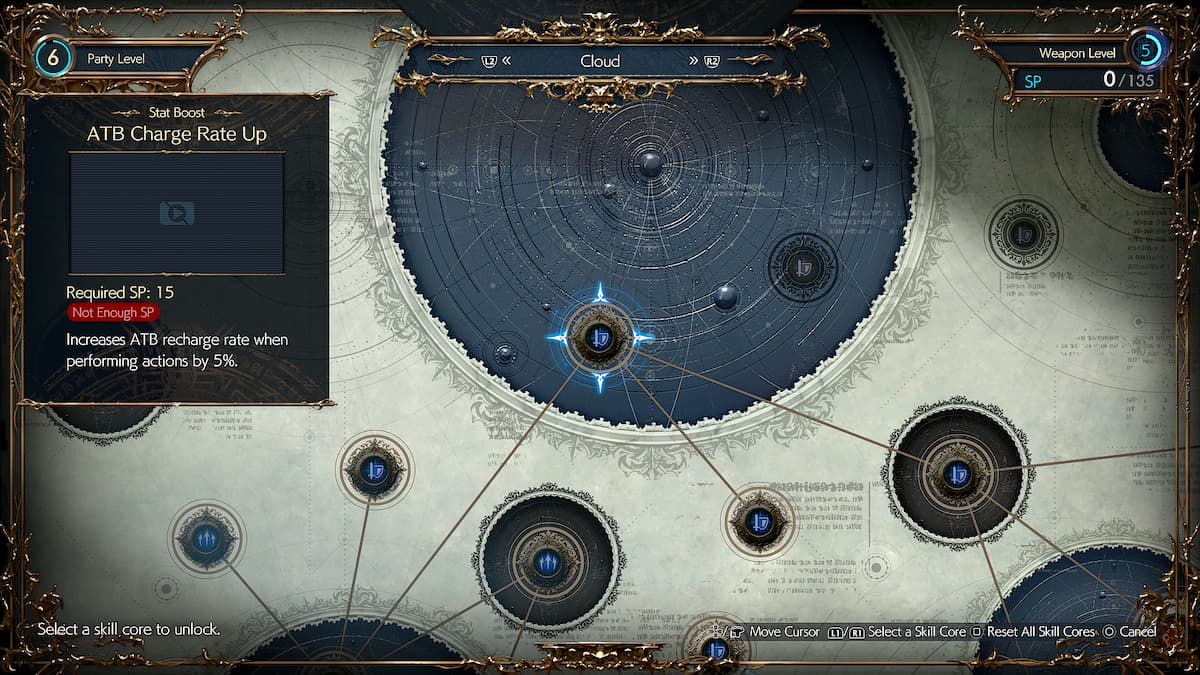Switch to previous character with left chevron
1200x675 pixels.
click(x=507, y=61)
